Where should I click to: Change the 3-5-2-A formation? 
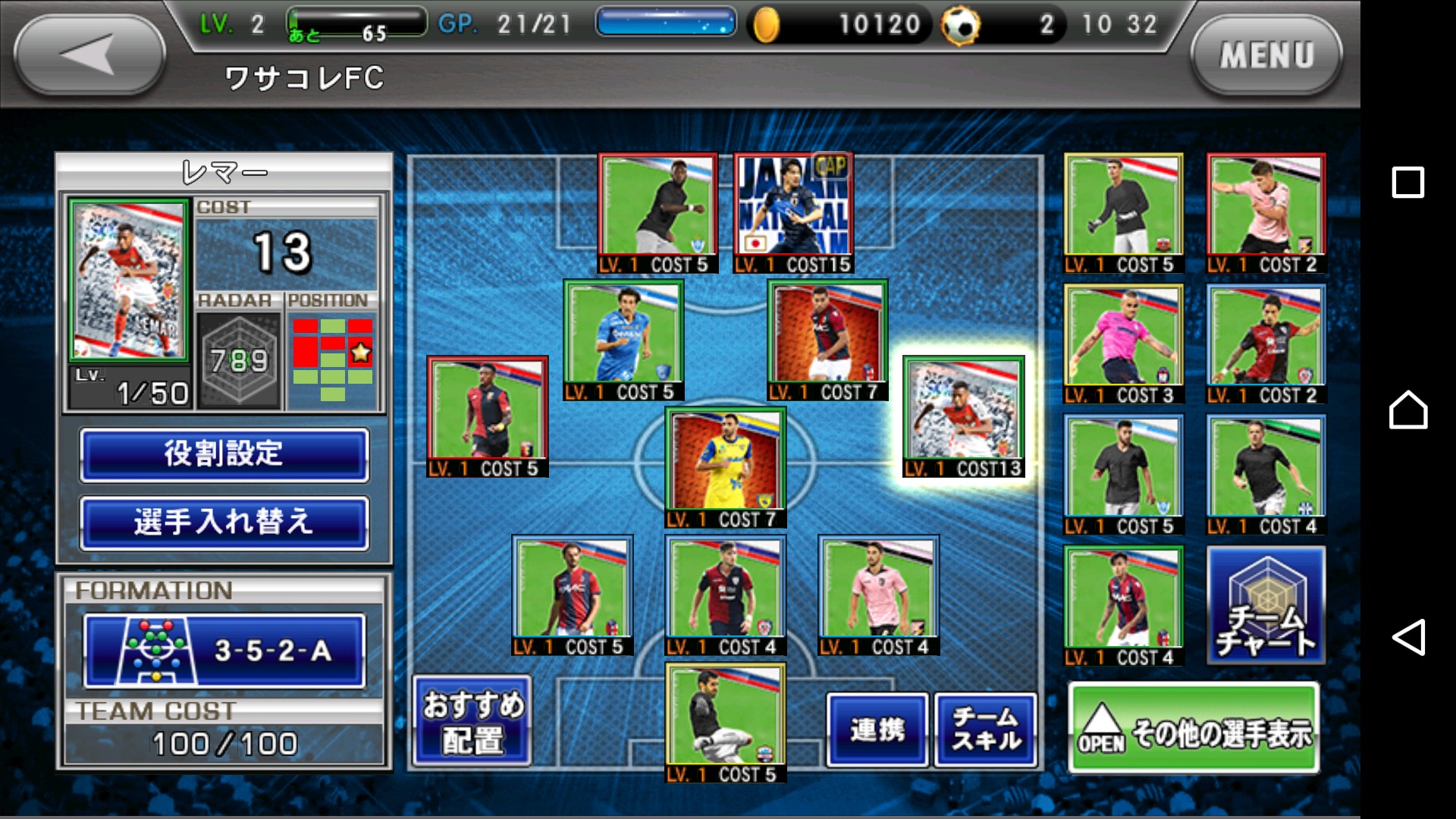click(x=224, y=651)
